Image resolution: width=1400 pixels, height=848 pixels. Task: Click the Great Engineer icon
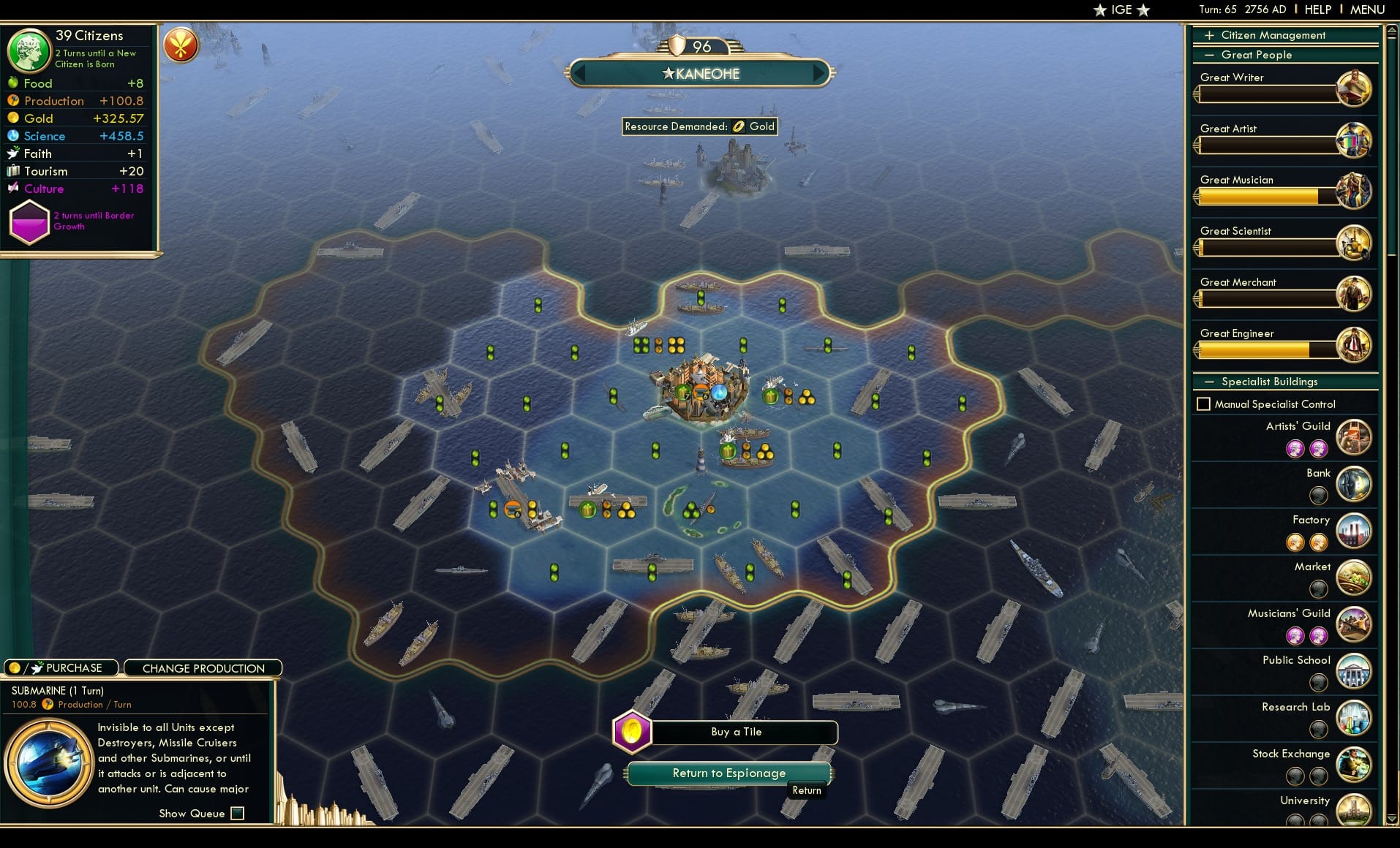pyautogui.click(x=1355, y=344)
